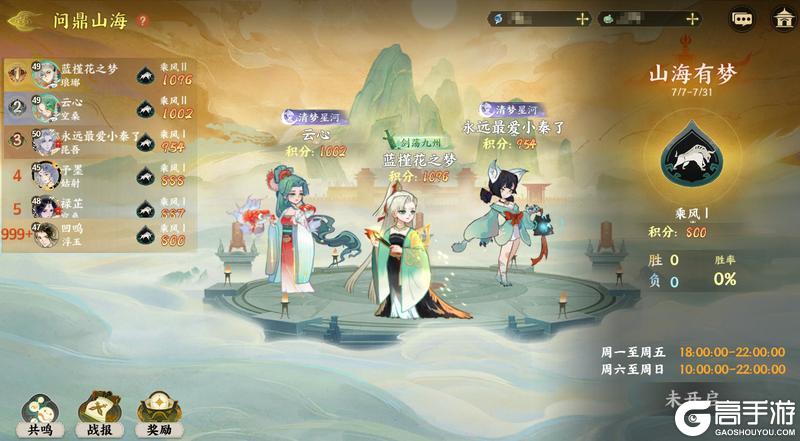The image size is (800, 441).
Task: Tap the 未开启 match button
Action: click(x=691, y=399)
